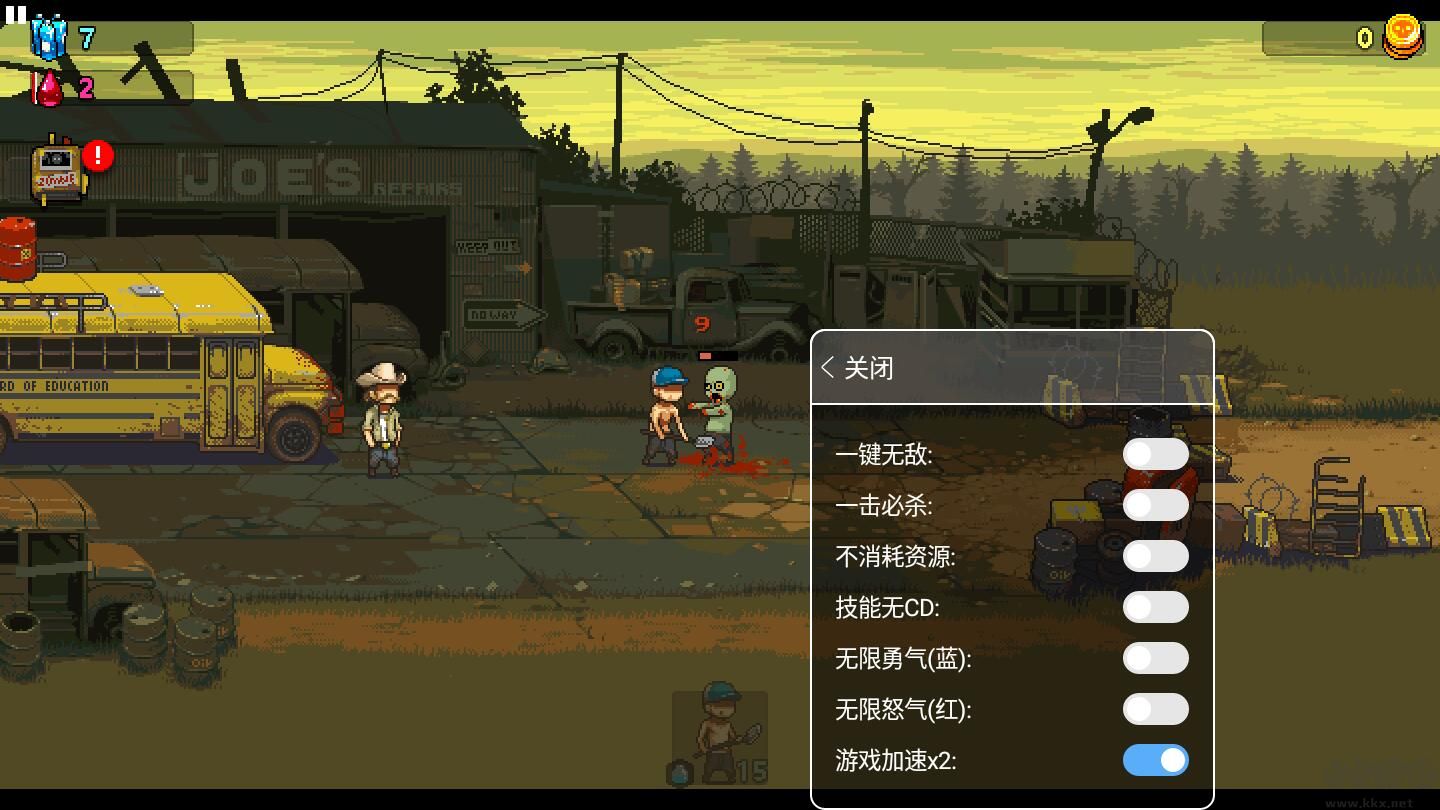
Task: Turn on 无限怒气(红)
Action: tap(1155, 709)
